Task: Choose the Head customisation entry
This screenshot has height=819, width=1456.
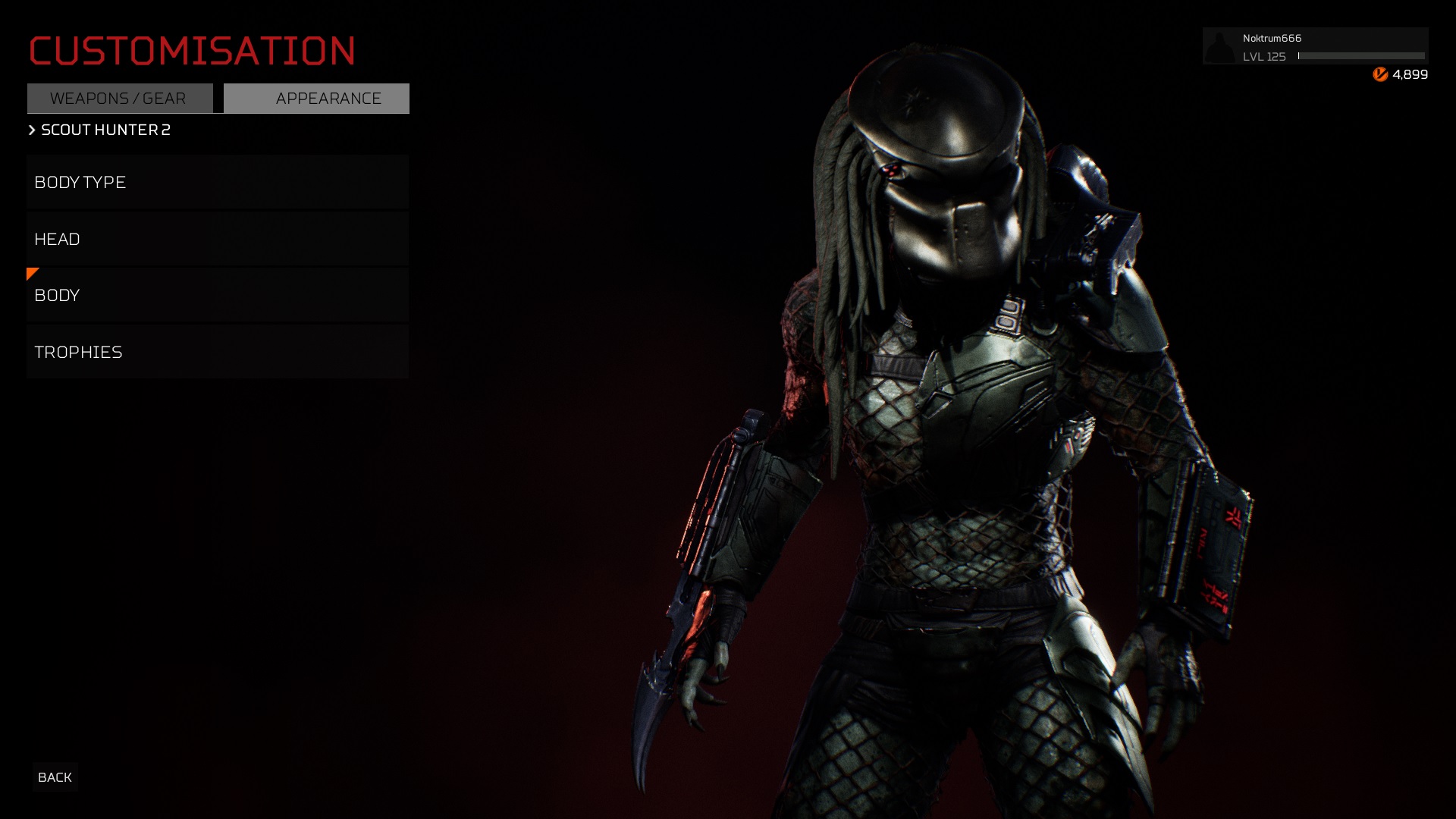Action: [x=218, y=239]
